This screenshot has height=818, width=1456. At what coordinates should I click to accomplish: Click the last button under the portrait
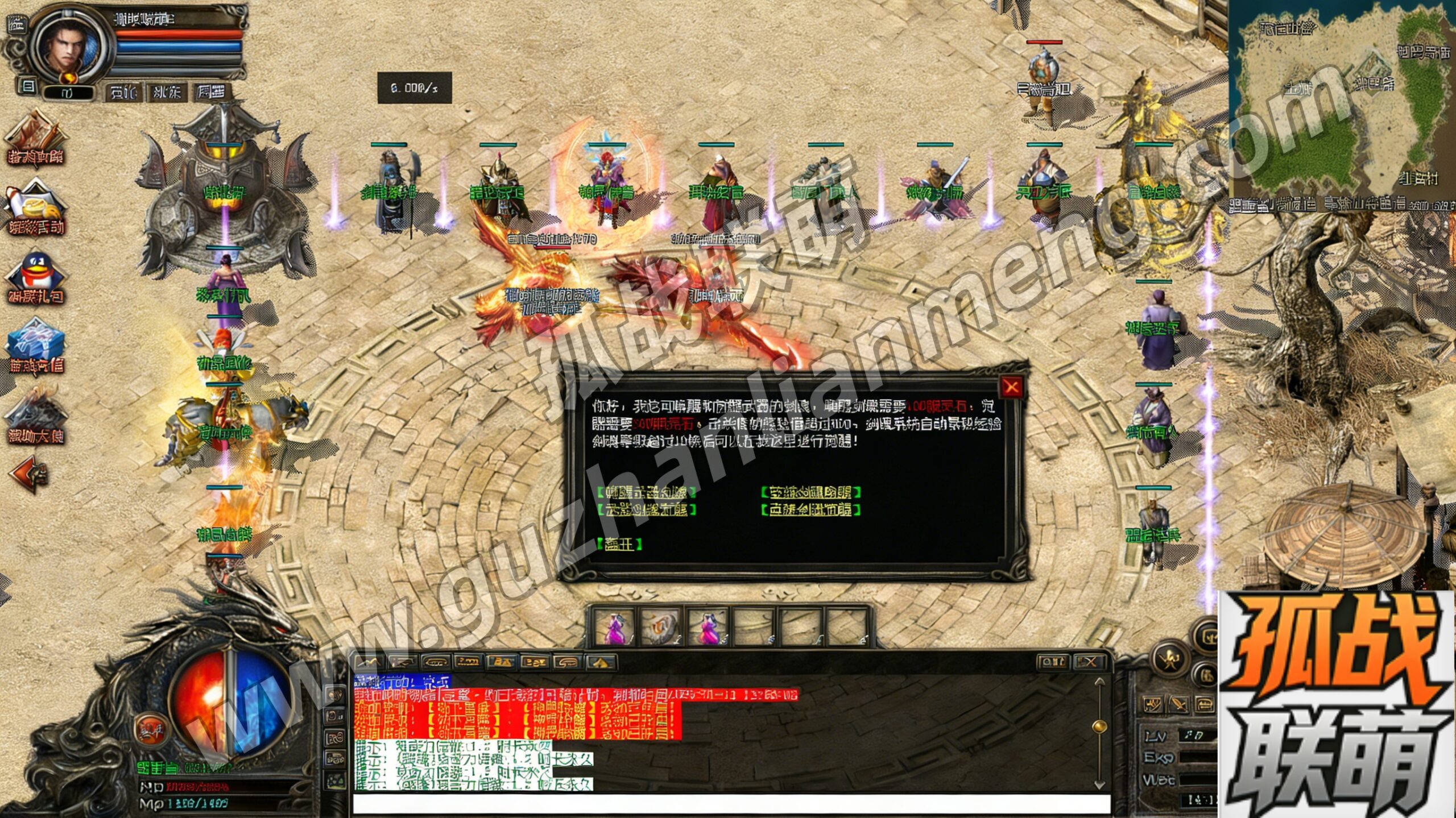coord(210,92)
